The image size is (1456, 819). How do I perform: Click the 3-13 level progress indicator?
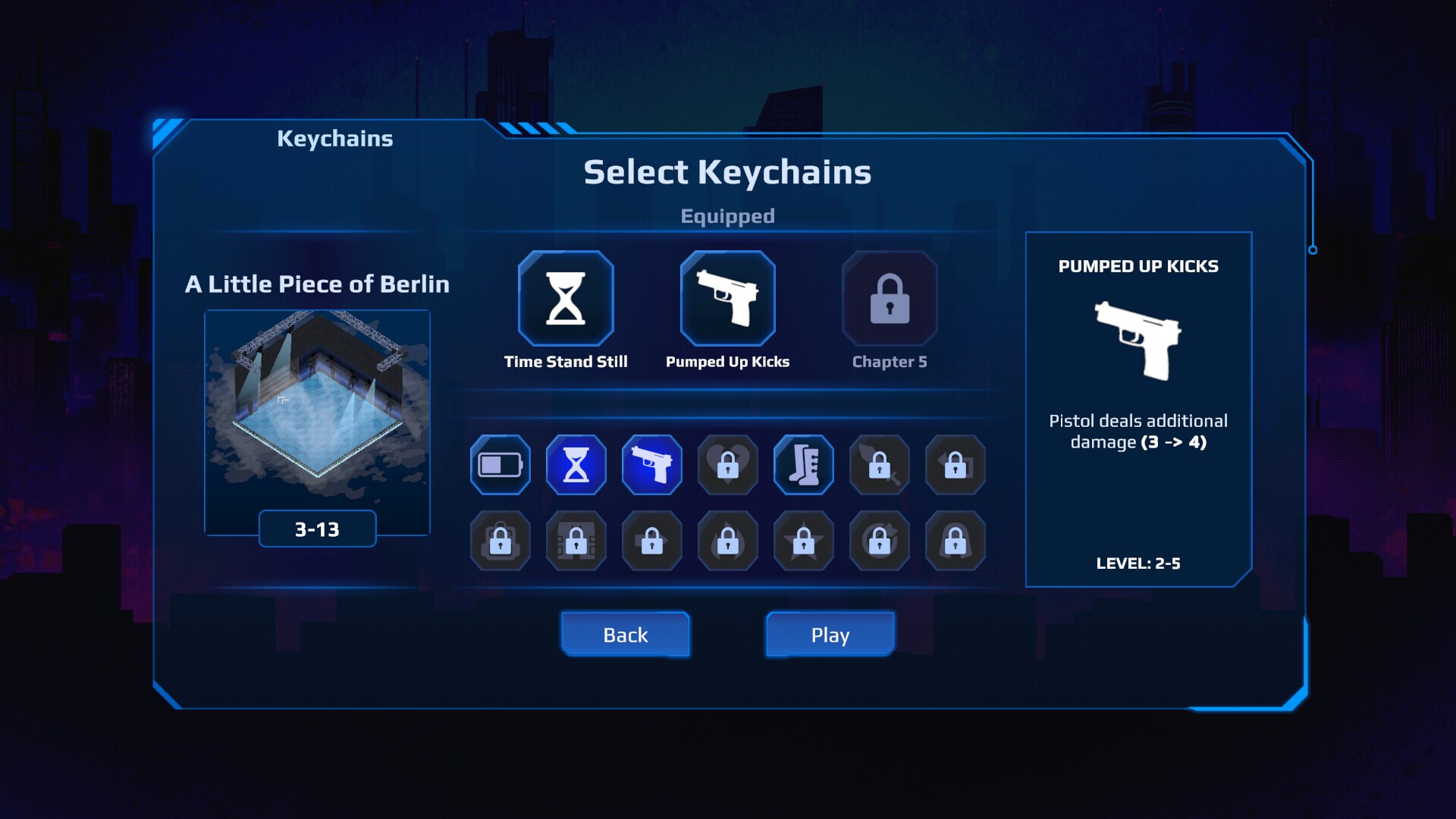[316, 529]
